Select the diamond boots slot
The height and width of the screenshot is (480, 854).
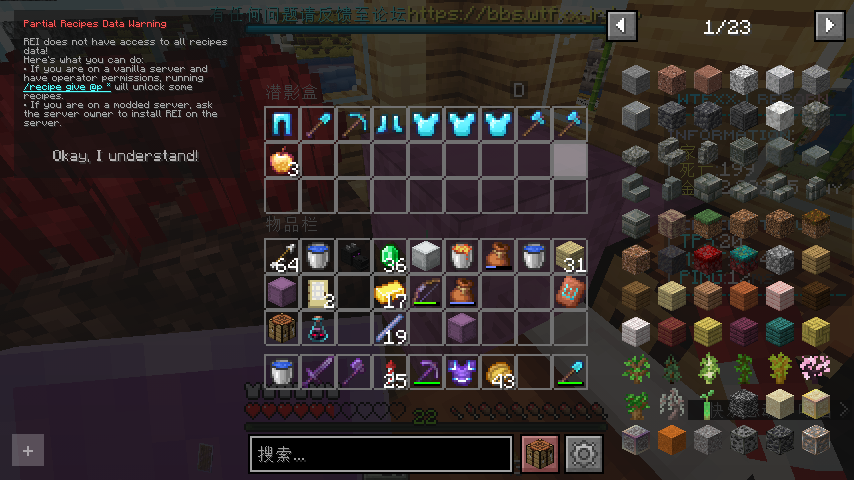[390, 124]
